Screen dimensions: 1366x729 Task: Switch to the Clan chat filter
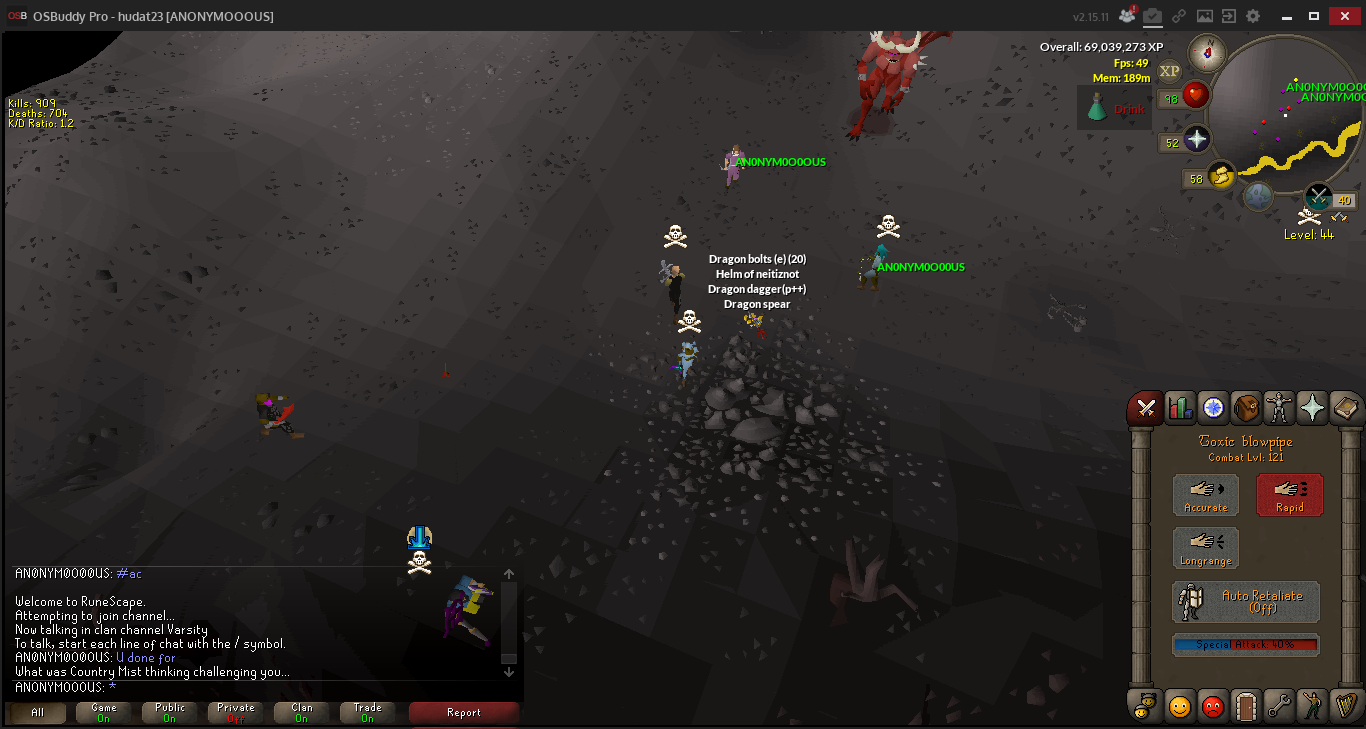click(x=302, y=713)
